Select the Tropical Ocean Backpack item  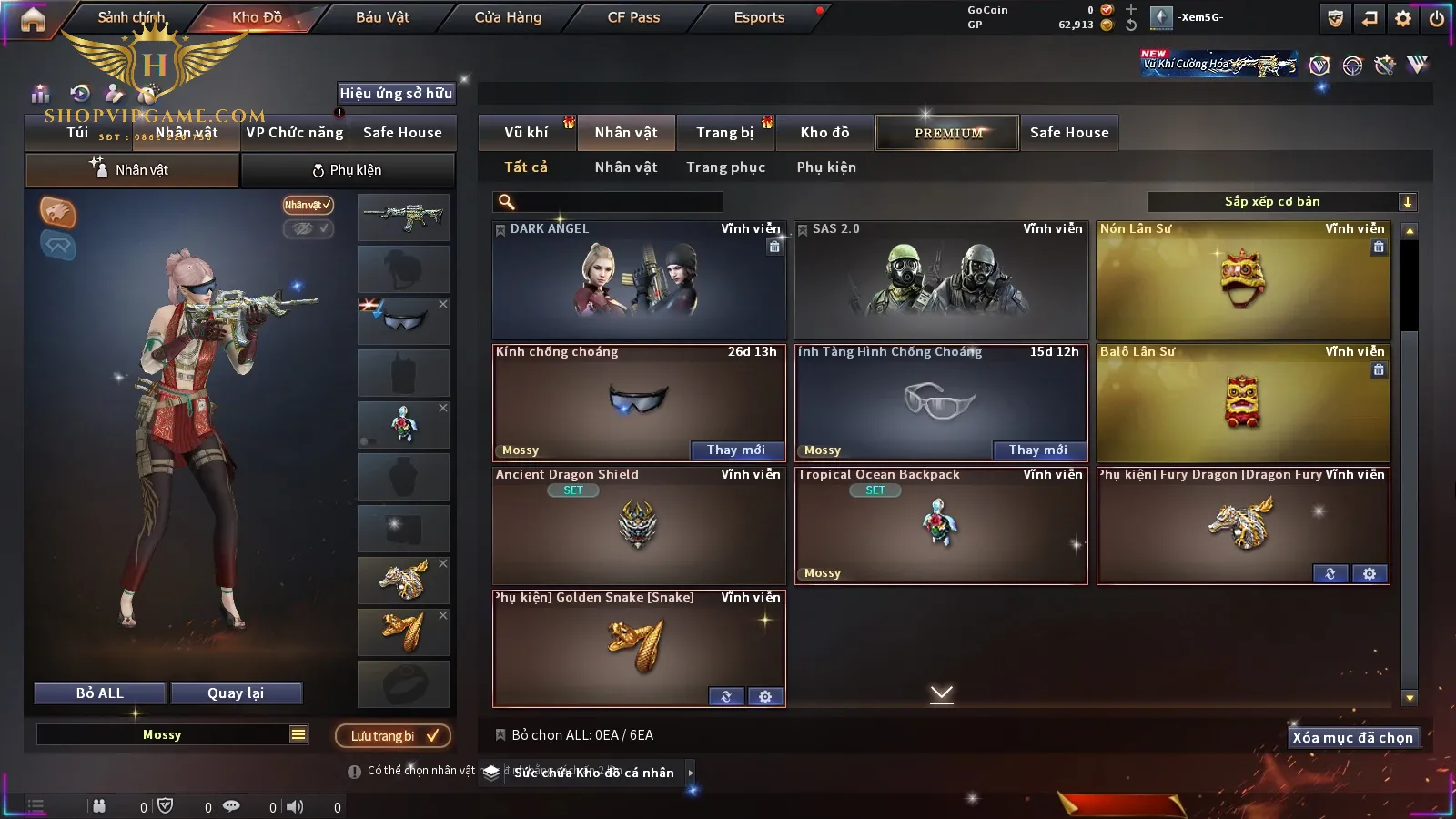click(940, 526)
